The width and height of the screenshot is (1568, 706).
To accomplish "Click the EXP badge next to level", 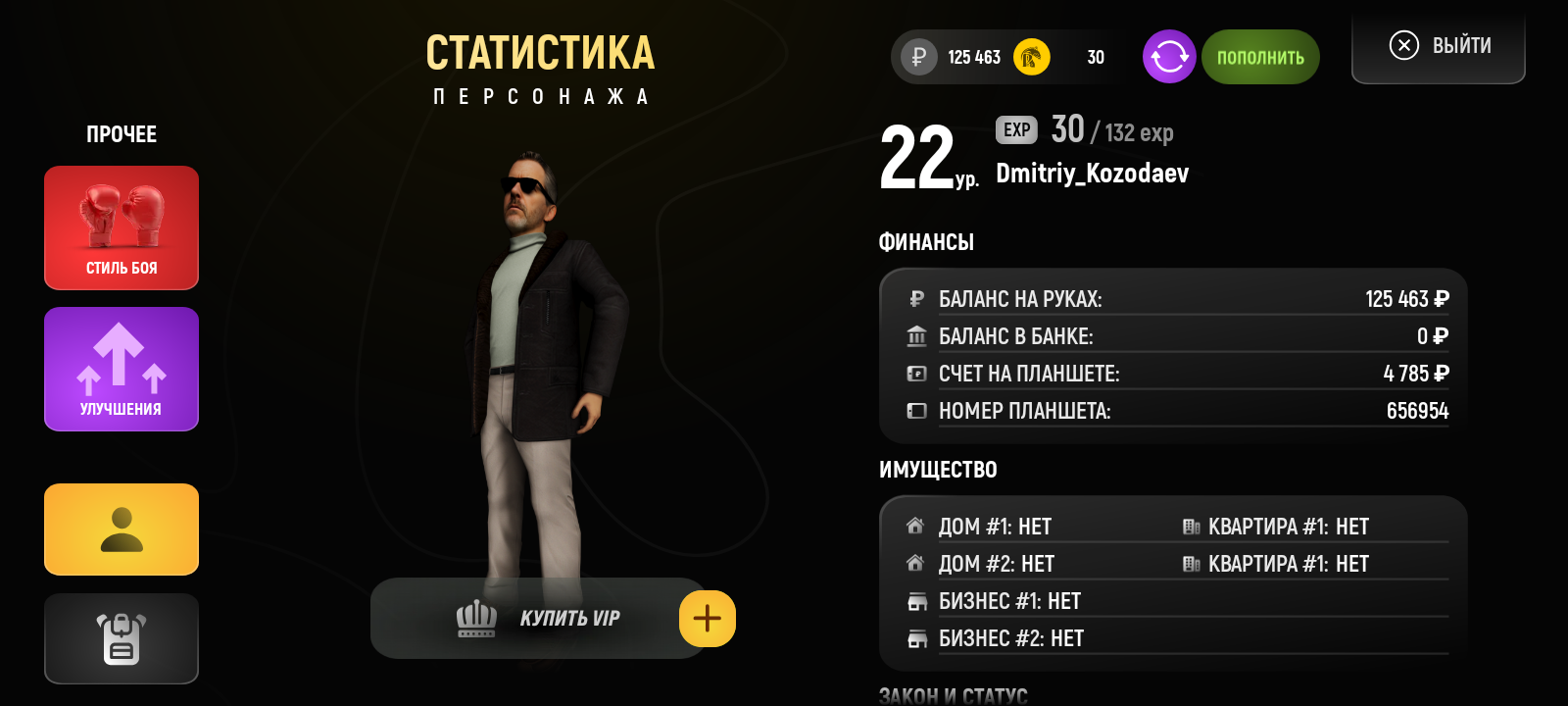I will tap(1017, 128).
